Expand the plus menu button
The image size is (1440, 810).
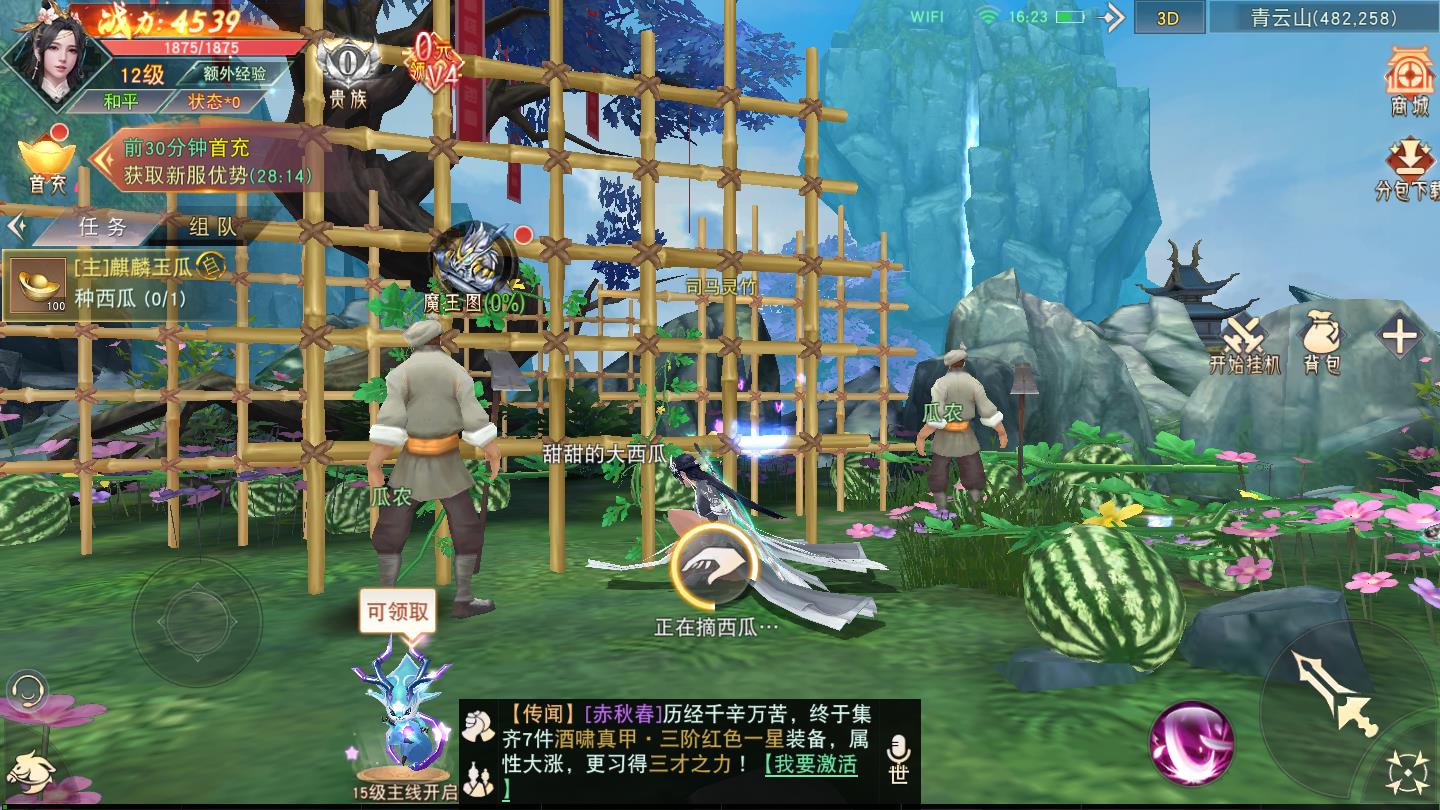tap(1398, 337)
